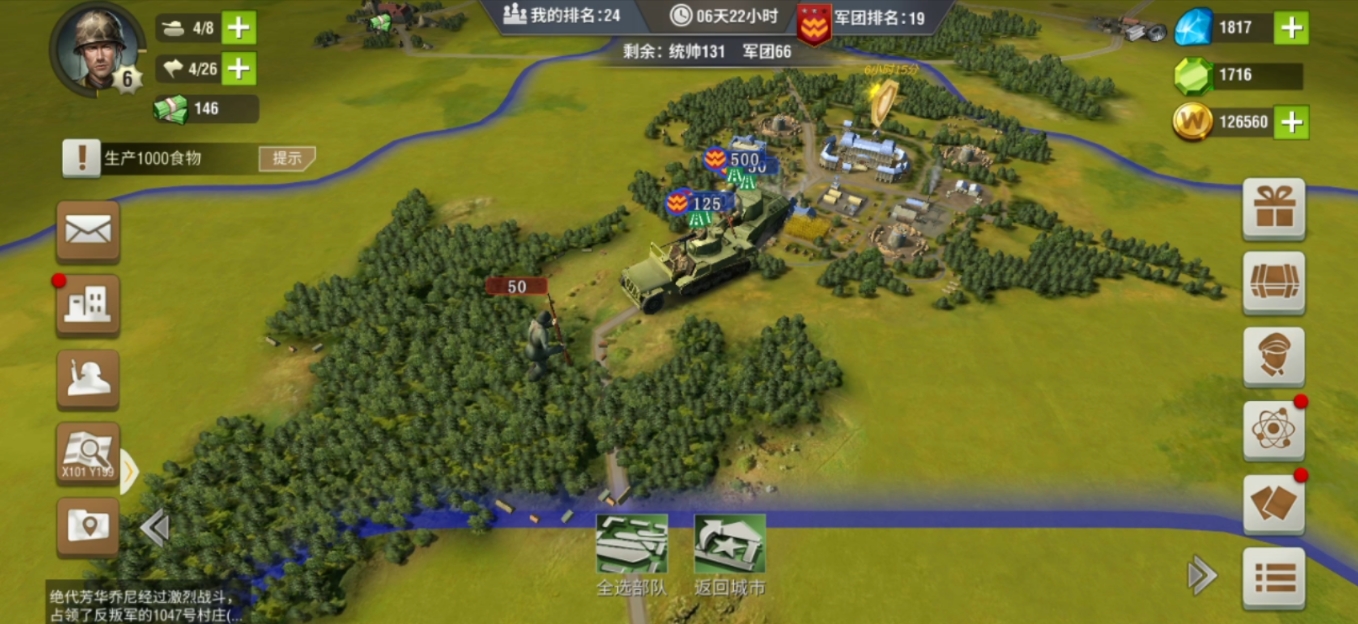1358x624 pixels.
Task: Add more tank units with plus button
Action: tap(238, 27)
